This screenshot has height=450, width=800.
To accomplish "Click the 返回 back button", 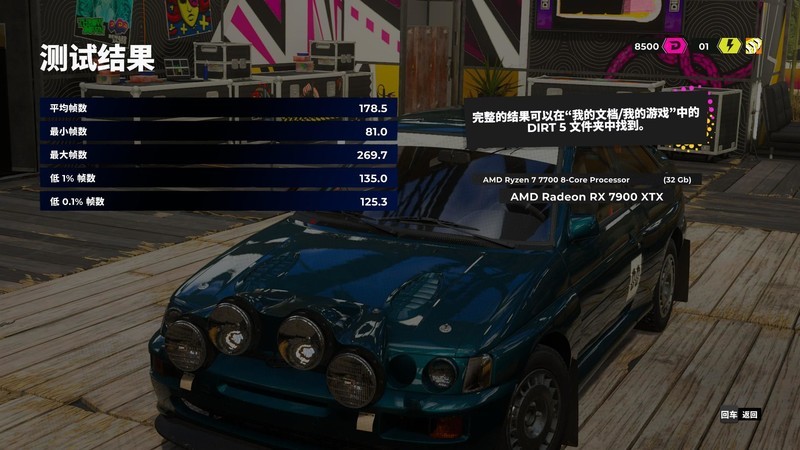I will tap(749, 414).
